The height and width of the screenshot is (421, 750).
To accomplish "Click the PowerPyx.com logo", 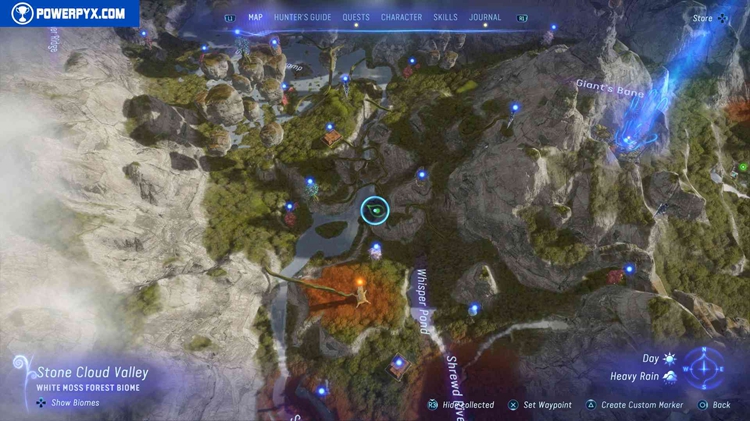I will [69, 13].
